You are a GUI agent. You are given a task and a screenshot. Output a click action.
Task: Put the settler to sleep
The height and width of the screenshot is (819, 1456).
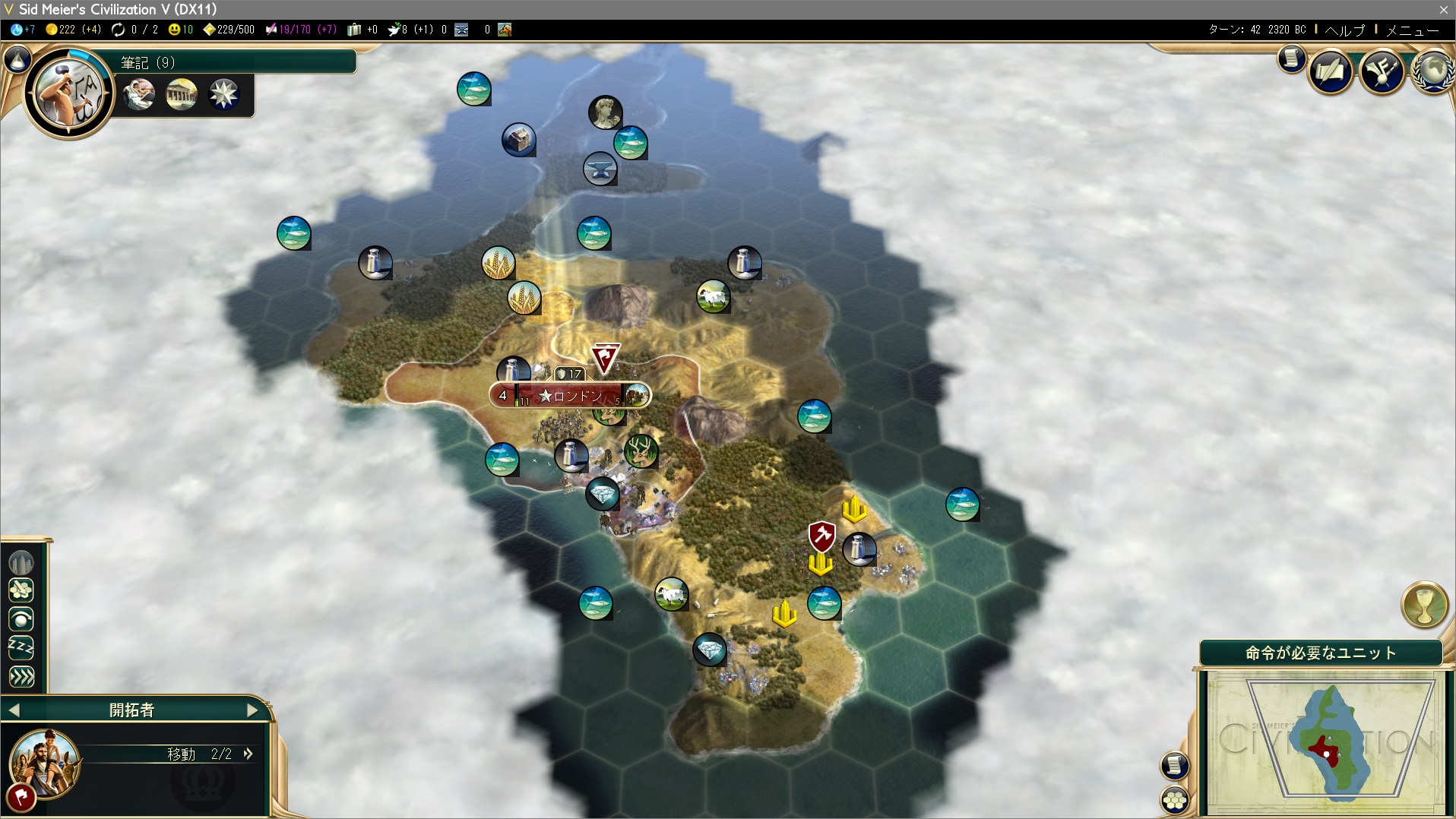21,647
